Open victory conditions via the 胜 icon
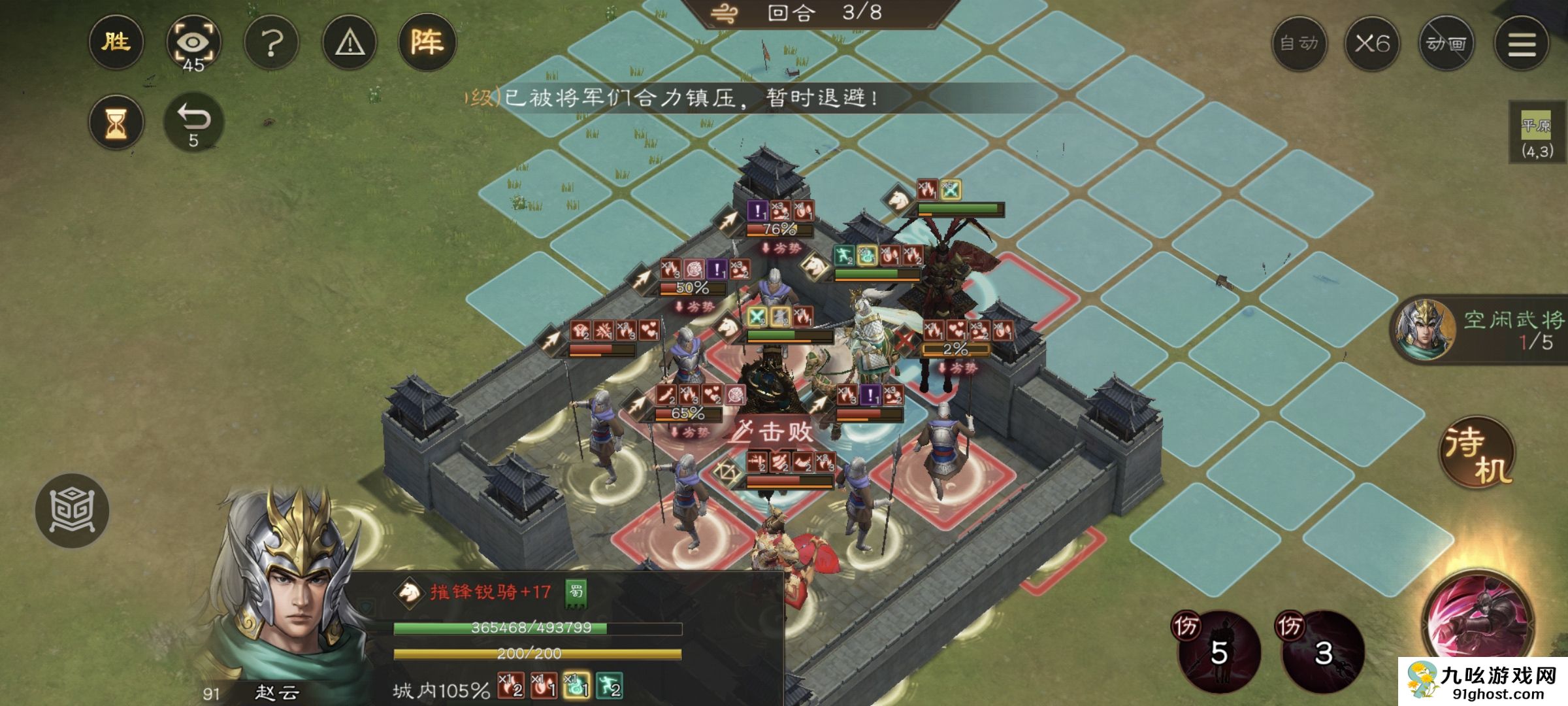The image size is (1568, 706). [116, 42]
